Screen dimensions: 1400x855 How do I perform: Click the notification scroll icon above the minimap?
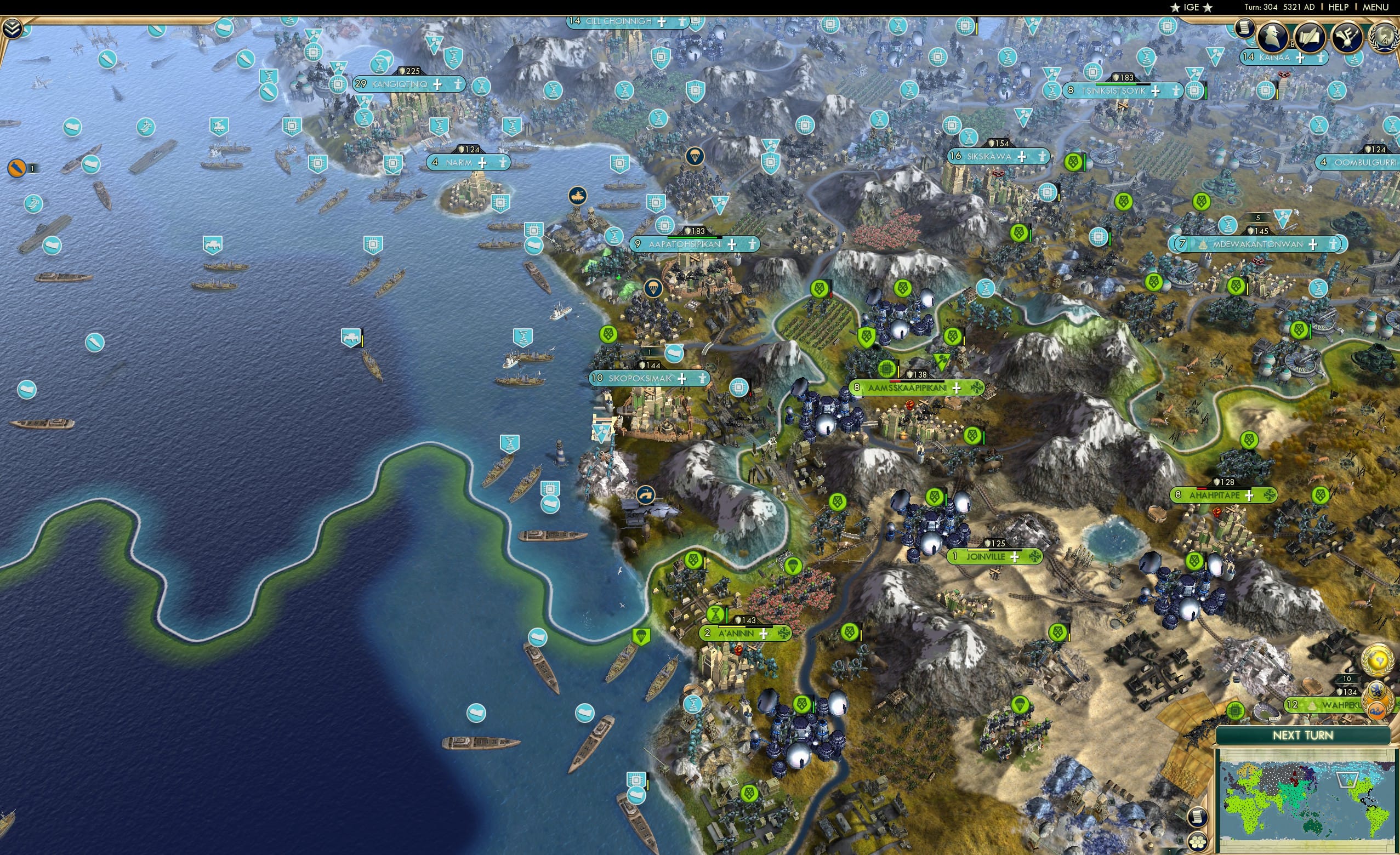coord(1198,818)
